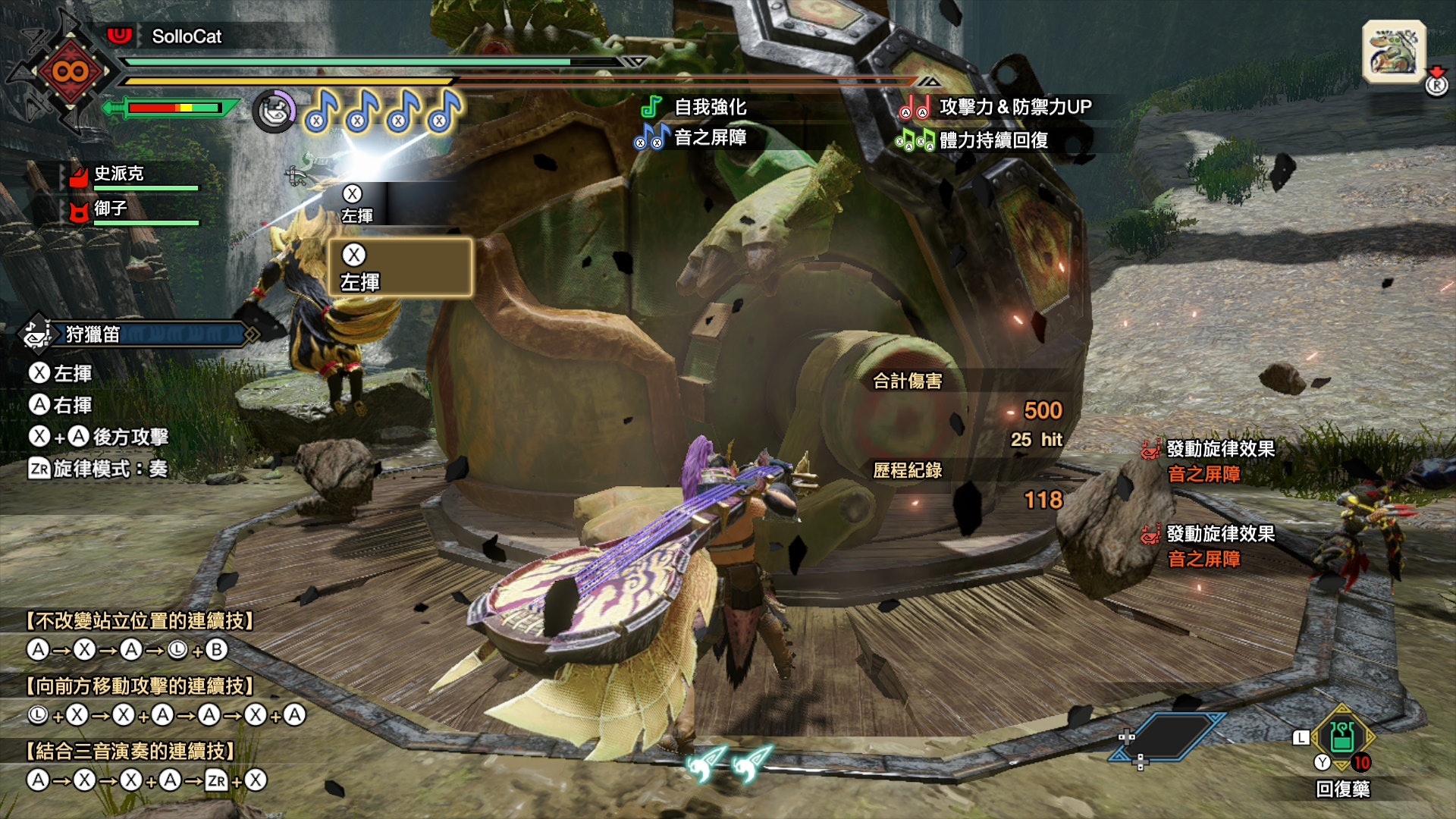This screenshot has height=819, width=1456.
Task: Click the hunting horn melody gauge icon
Action: pos(275,111)
